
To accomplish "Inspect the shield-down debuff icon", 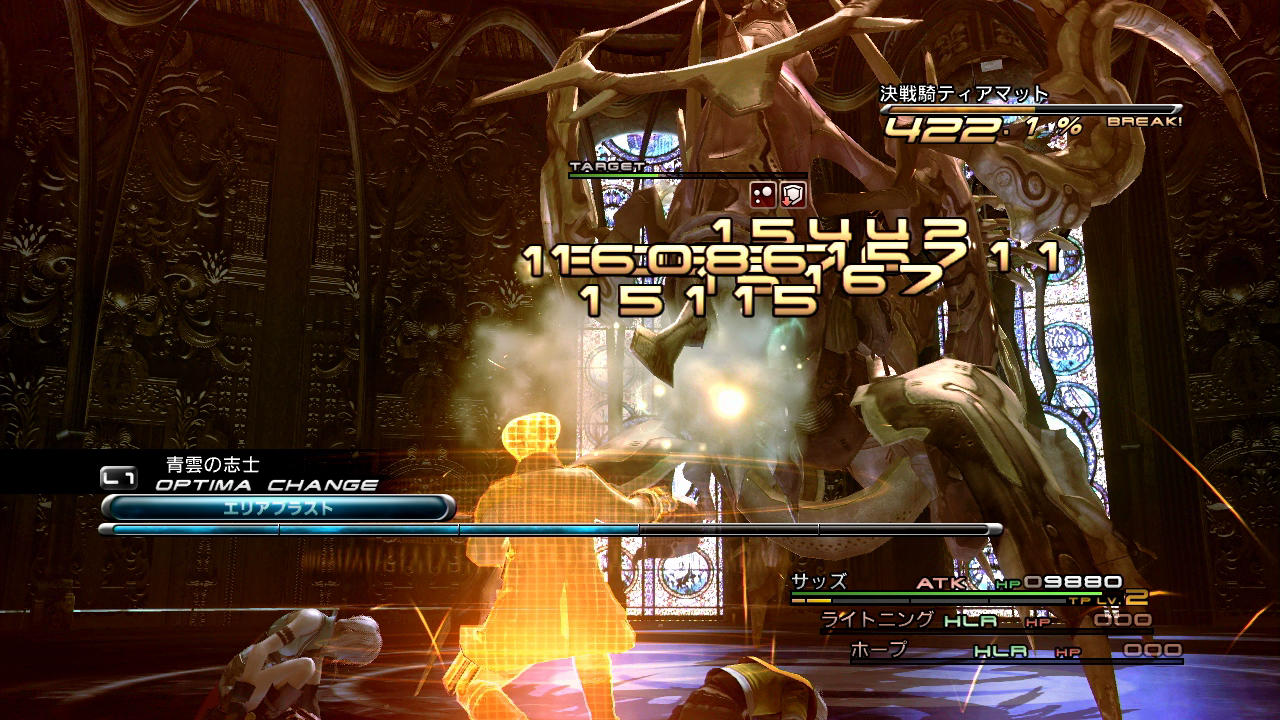I will (x=793, y=195).
